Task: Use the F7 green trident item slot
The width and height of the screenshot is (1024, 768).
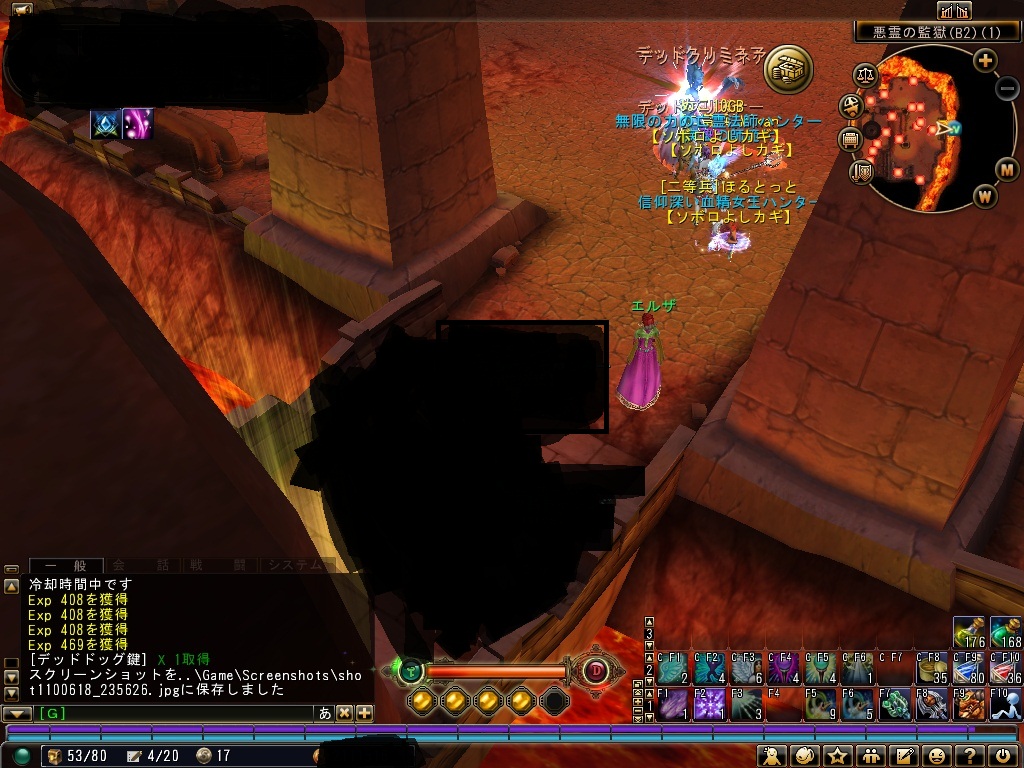Action: pos(894,704)
